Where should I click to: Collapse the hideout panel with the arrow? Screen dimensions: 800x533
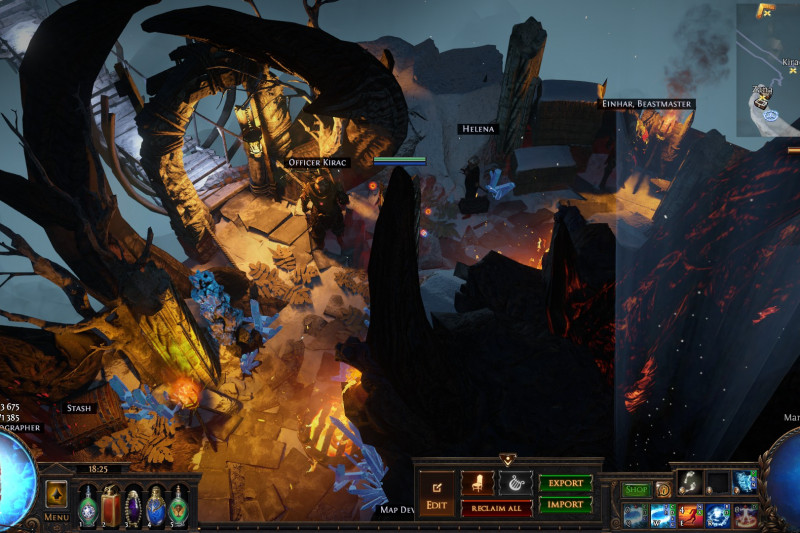click(x=508, y=460)
